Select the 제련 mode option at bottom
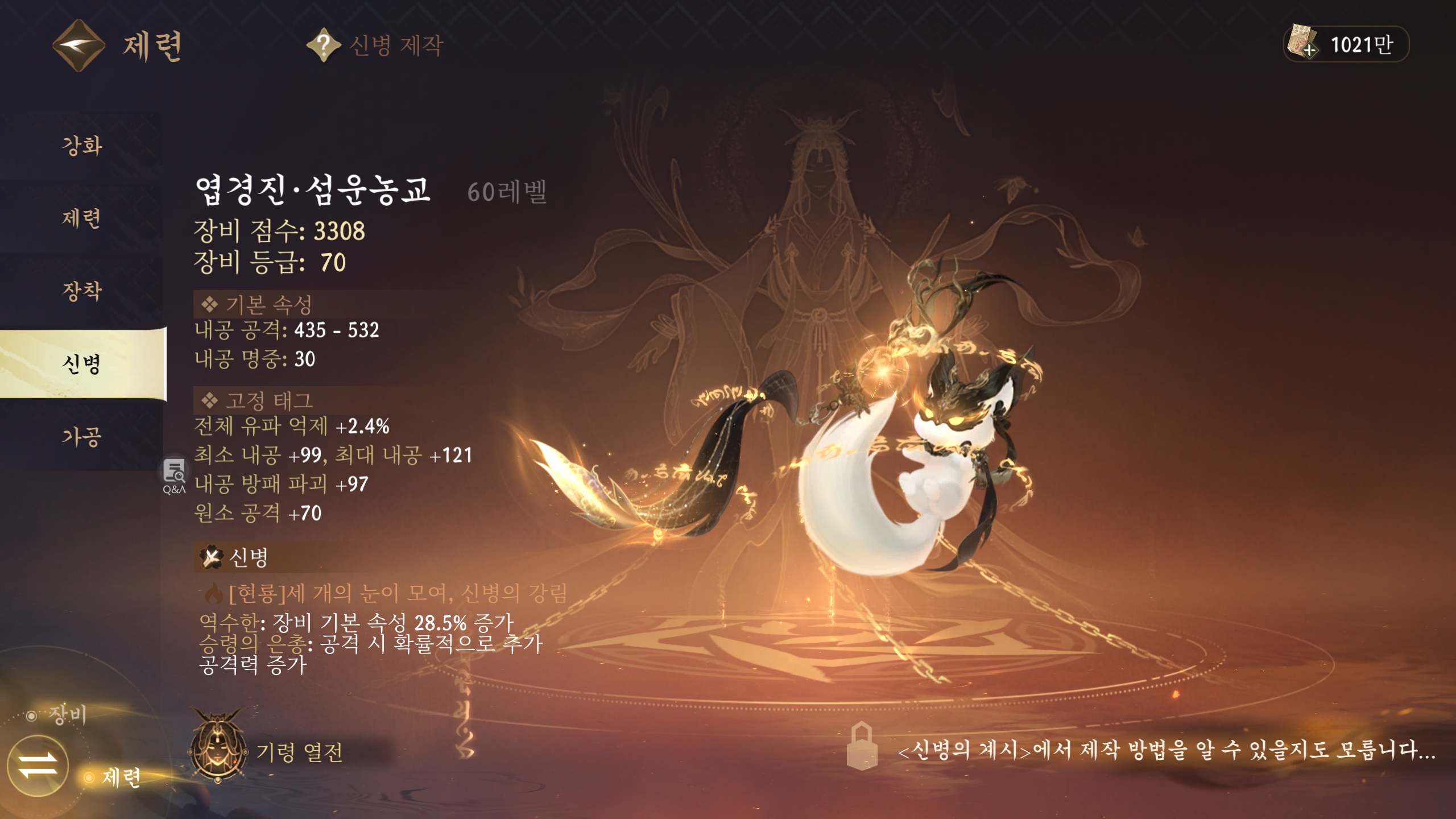 (x=121, y=777)
